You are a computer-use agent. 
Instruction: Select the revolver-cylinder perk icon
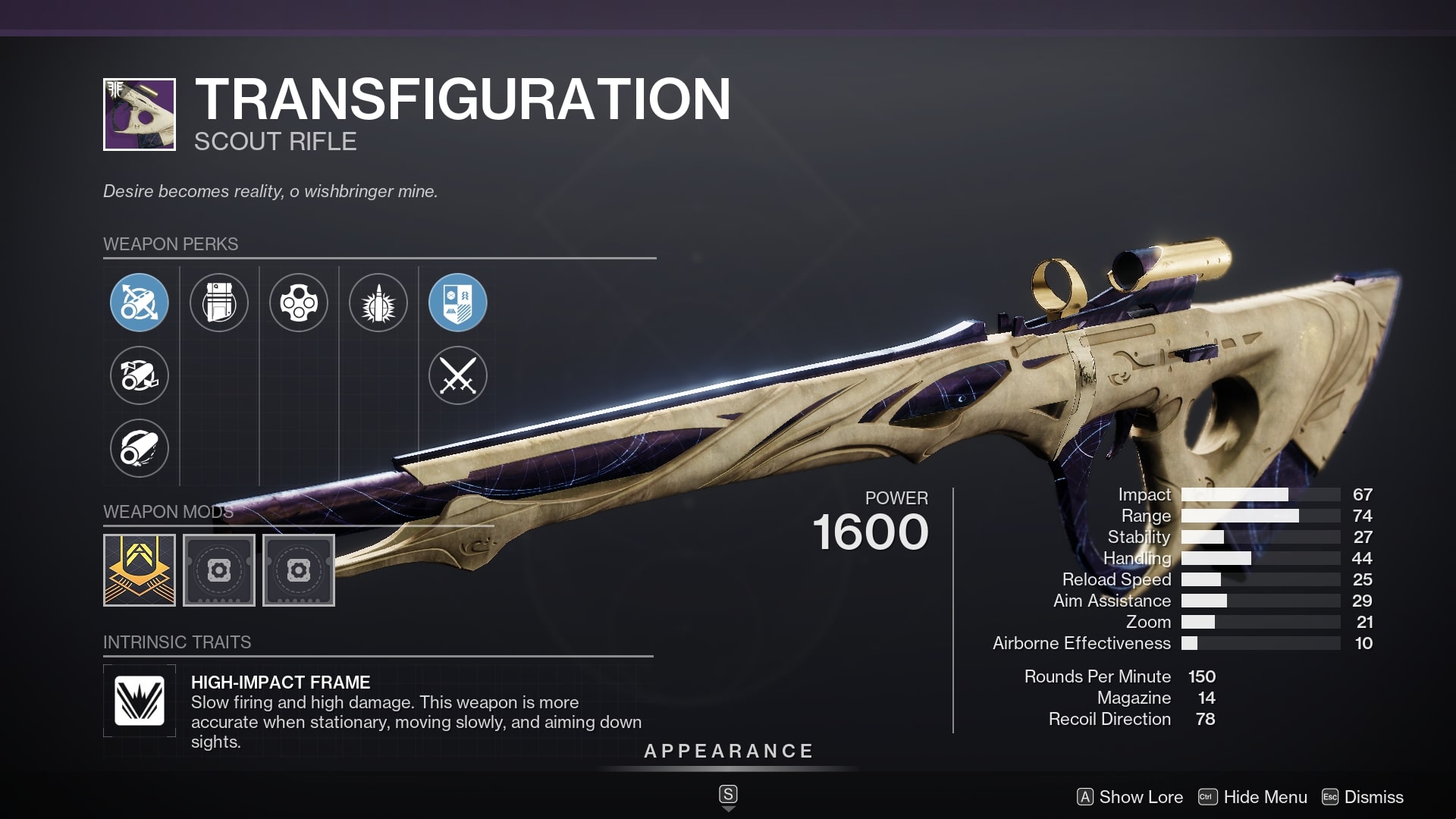(x=299, y=303)
